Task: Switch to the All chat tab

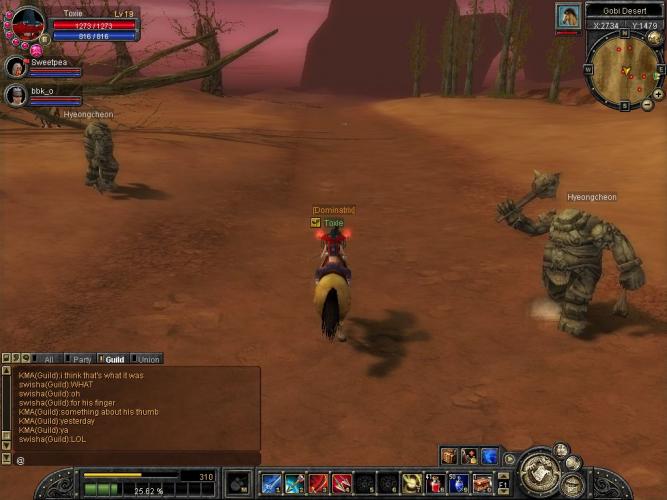Action: (x=47, y=359)
